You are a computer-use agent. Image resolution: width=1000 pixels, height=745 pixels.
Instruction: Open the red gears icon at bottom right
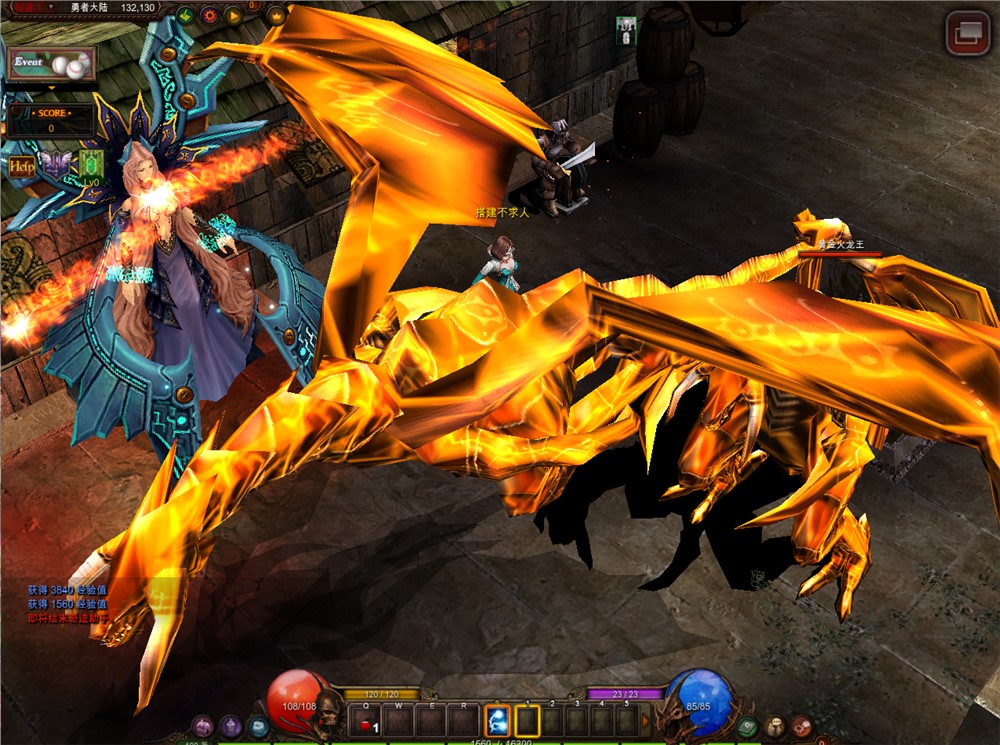pyautogui.click(x=802, y=727)
